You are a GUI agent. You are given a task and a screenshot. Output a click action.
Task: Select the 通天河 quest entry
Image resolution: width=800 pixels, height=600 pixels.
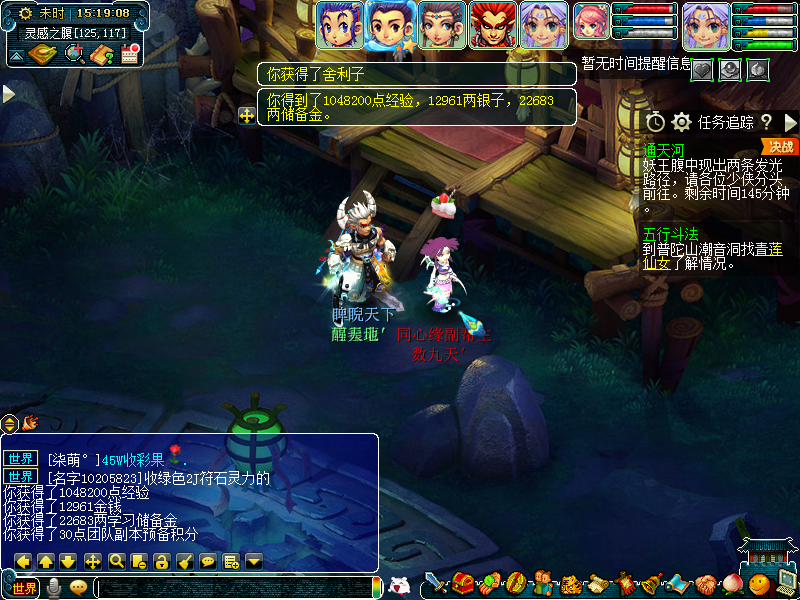(x=664, y=149)
